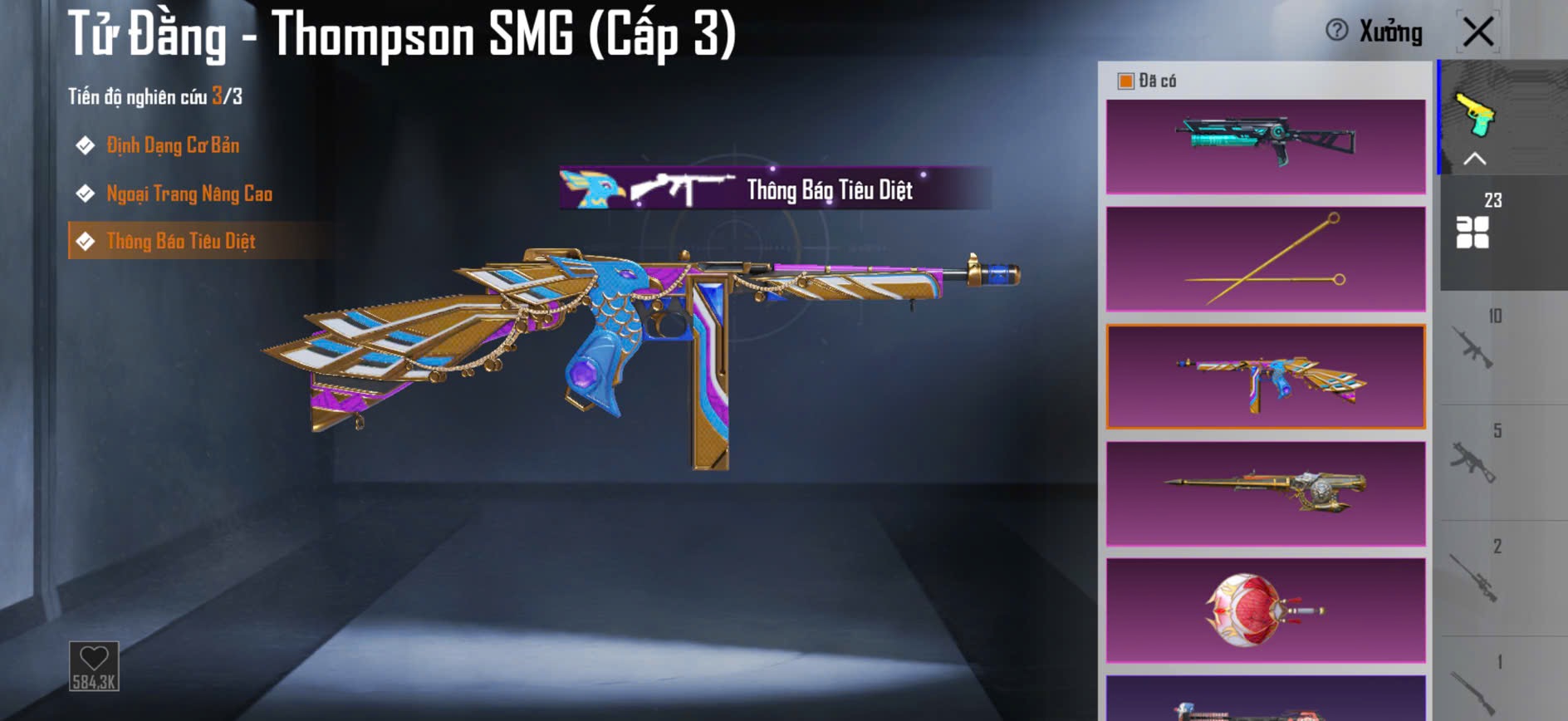This screenshot has width=1568, height=721.
Task: Collapse the category list with up arrow
Action: [1474, 159]
